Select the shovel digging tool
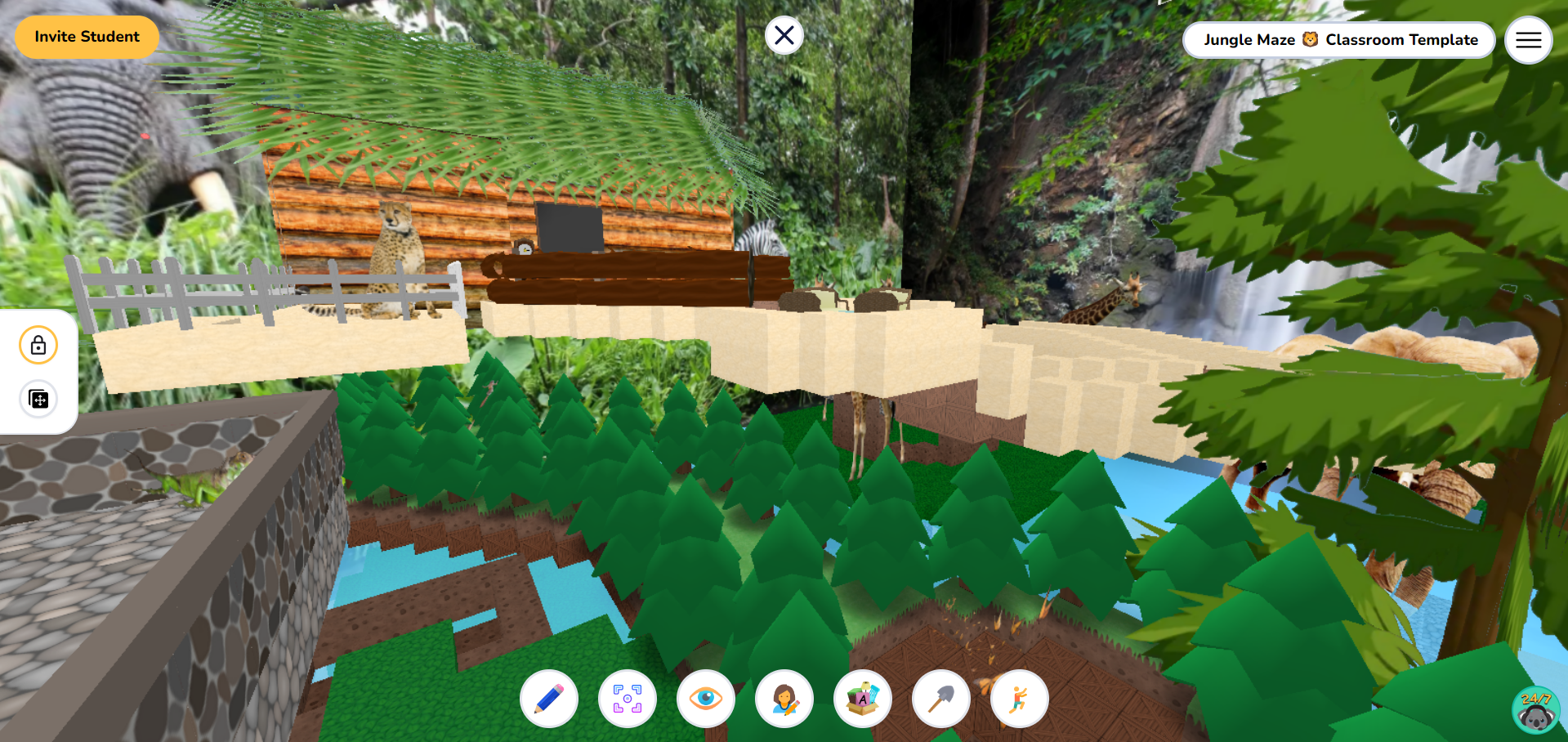Screen dimensions: 1568x742 940,699
